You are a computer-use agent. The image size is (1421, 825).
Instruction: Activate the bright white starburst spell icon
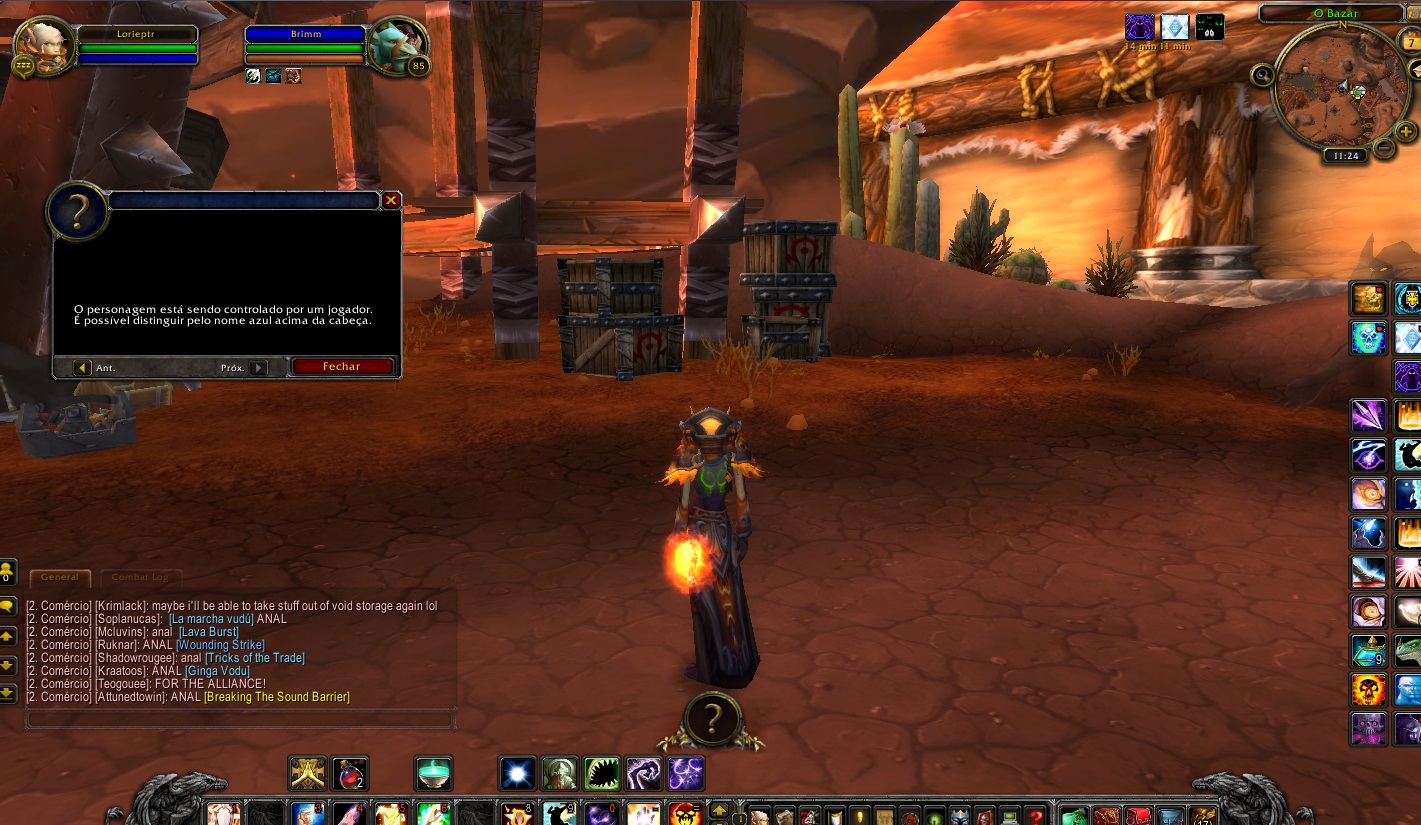point(518,773)
